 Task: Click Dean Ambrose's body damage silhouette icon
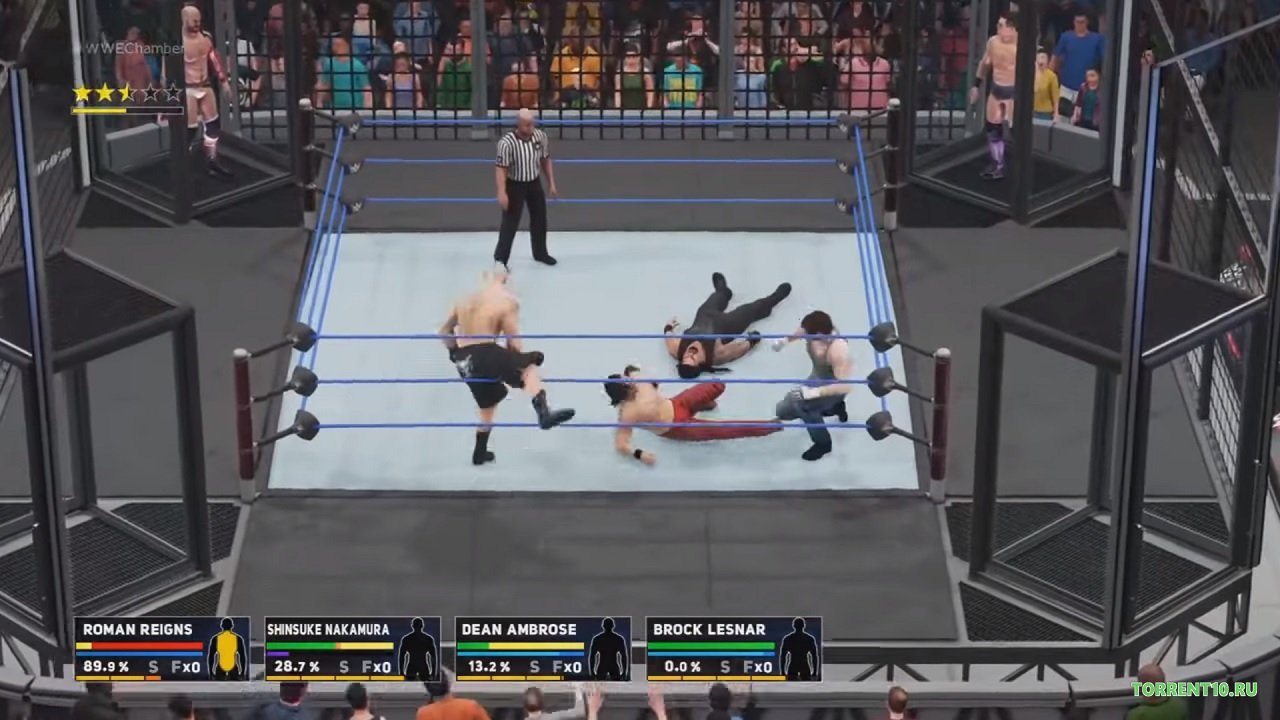pyautogui.click(x=607, y=650)
